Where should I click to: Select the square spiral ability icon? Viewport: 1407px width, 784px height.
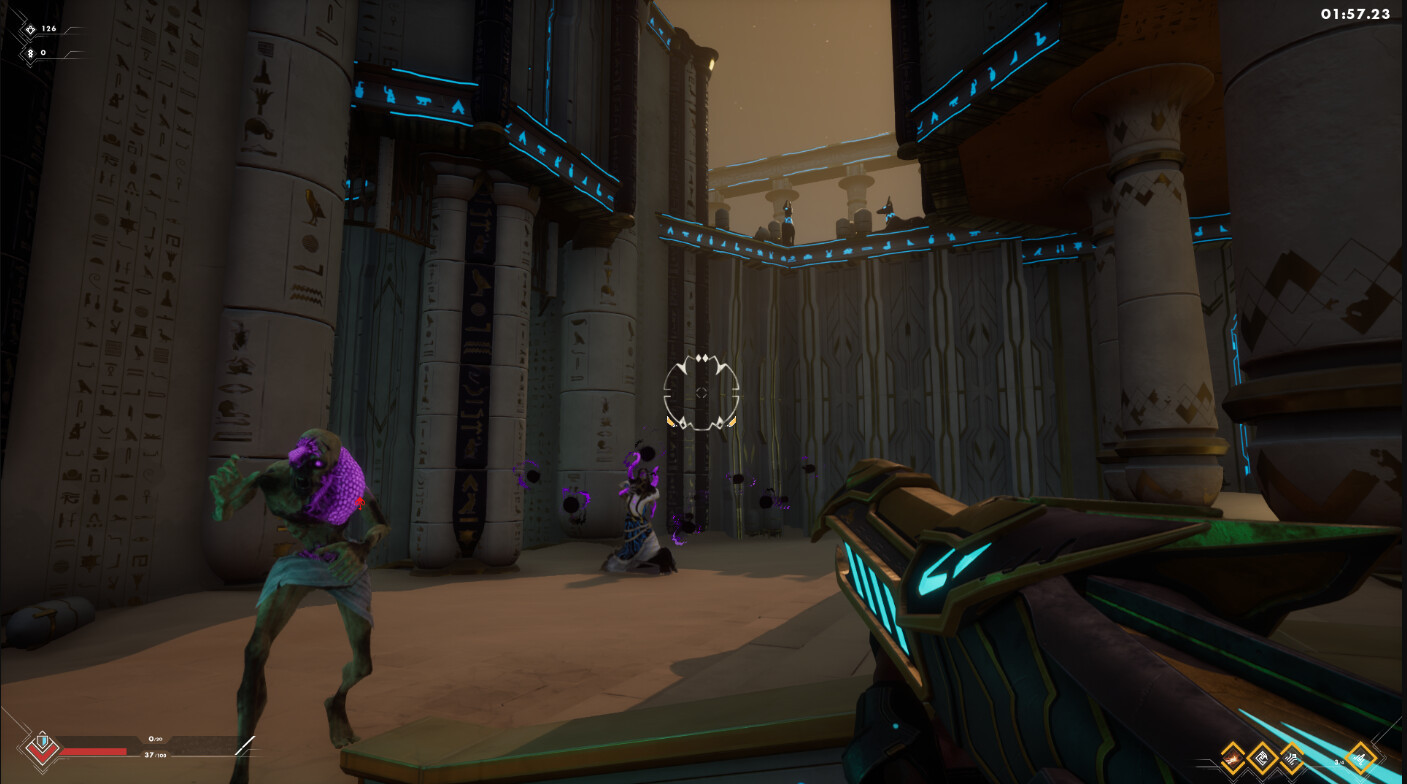tap(1262, 757)
